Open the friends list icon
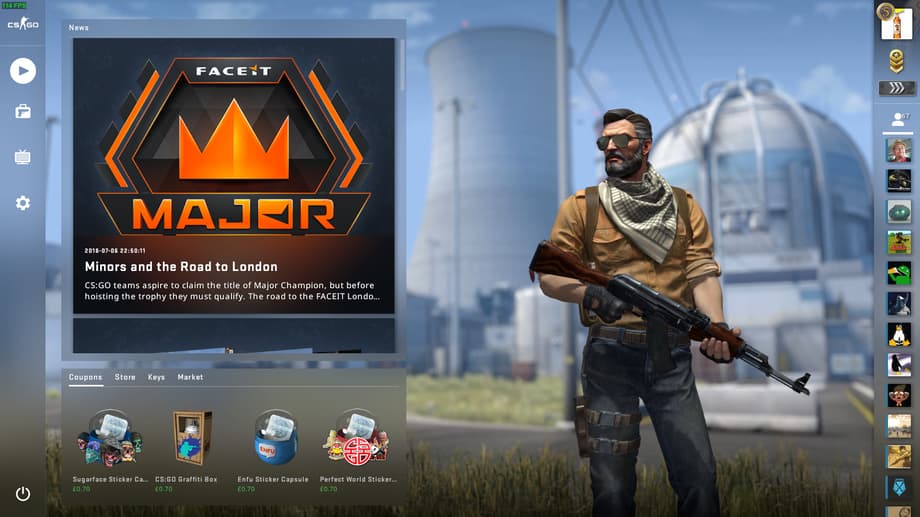 click(896, 119)
